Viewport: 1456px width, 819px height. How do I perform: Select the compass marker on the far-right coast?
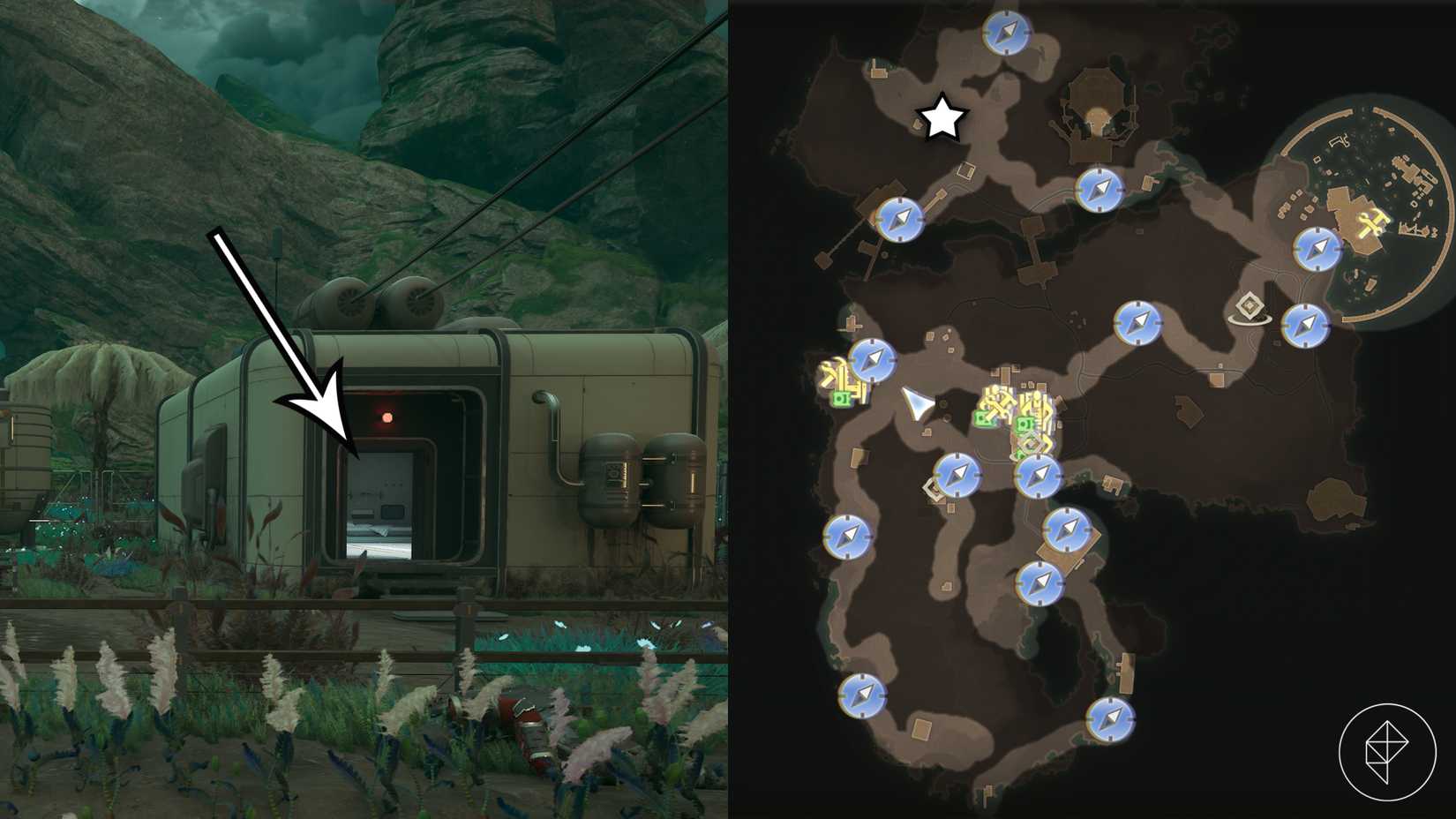[1305, 325]
